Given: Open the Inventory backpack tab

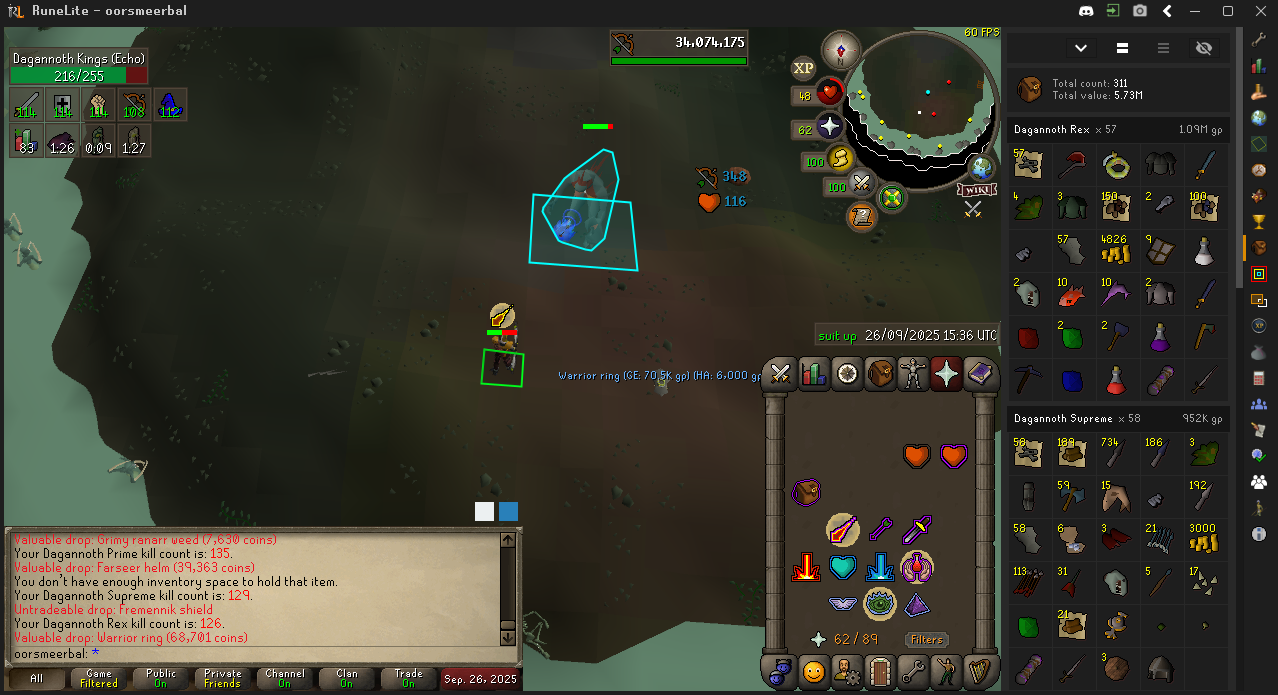Looking at the screenshot, I should [880, 374].
